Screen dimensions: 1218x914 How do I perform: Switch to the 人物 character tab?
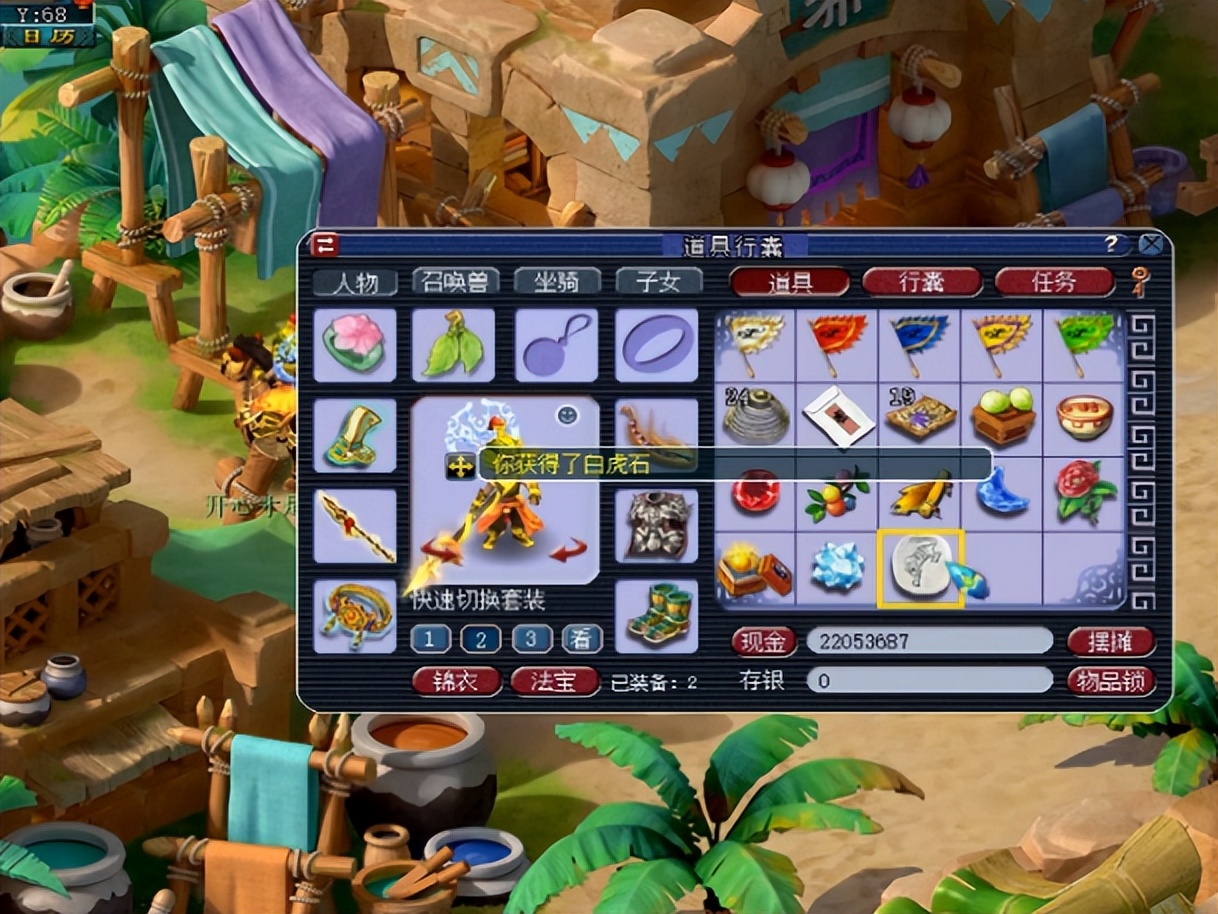pos(355,282)
